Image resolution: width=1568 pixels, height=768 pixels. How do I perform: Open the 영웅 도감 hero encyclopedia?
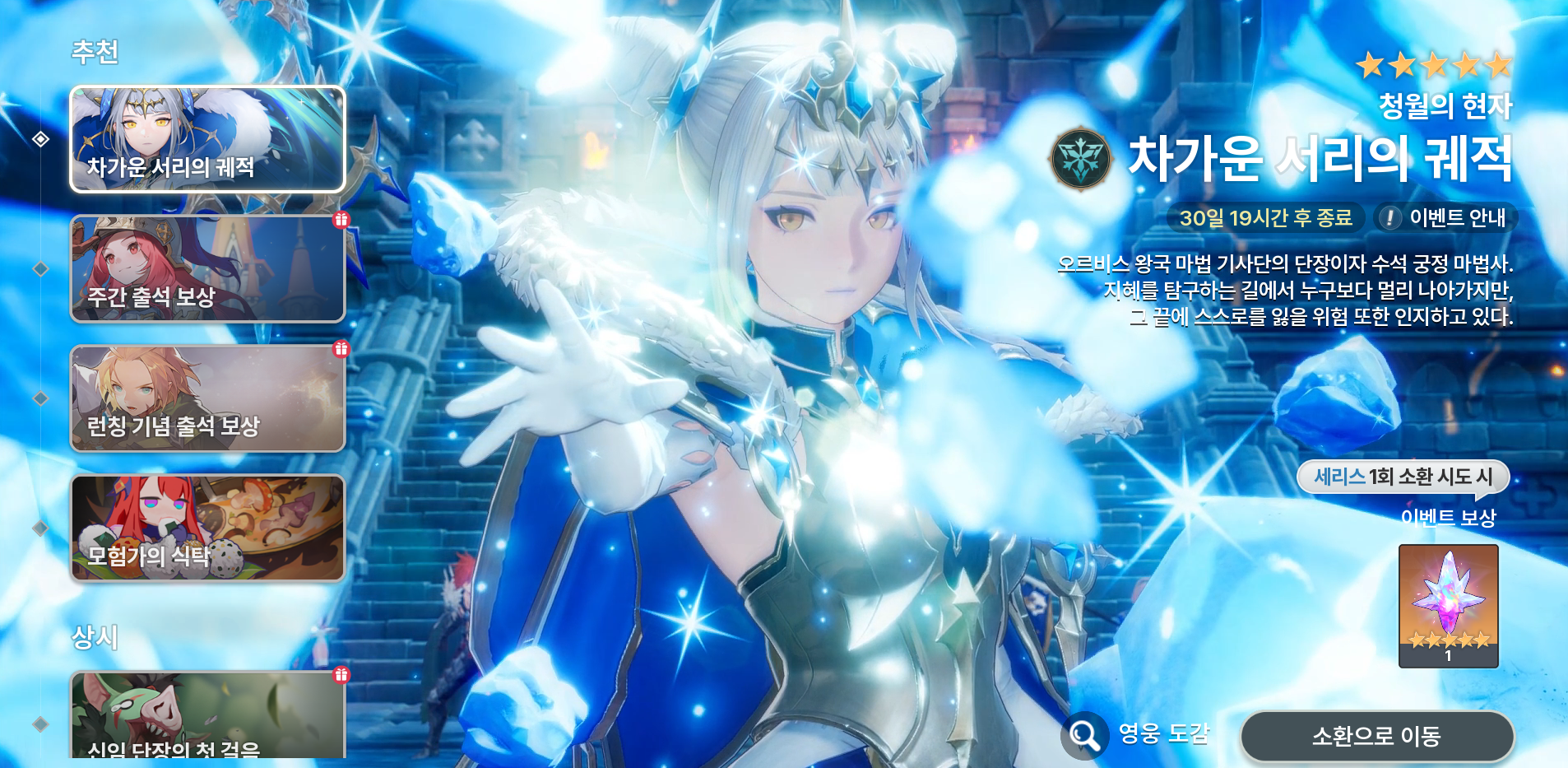tap(1136, 734)
